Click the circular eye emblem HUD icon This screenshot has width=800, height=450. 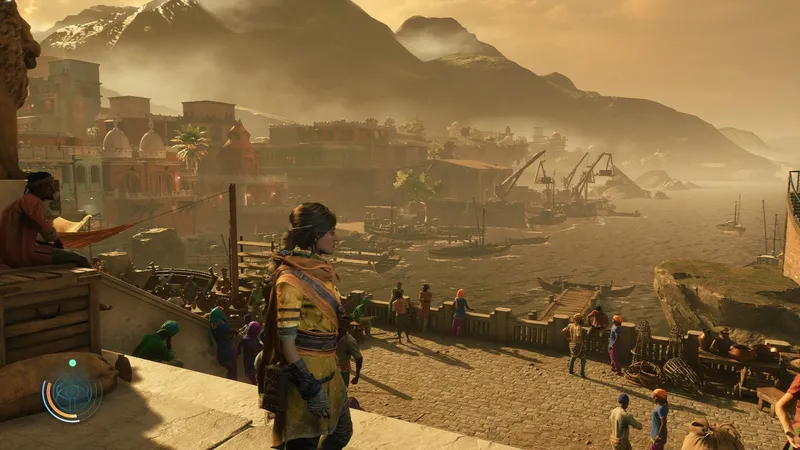pos(72,393)
